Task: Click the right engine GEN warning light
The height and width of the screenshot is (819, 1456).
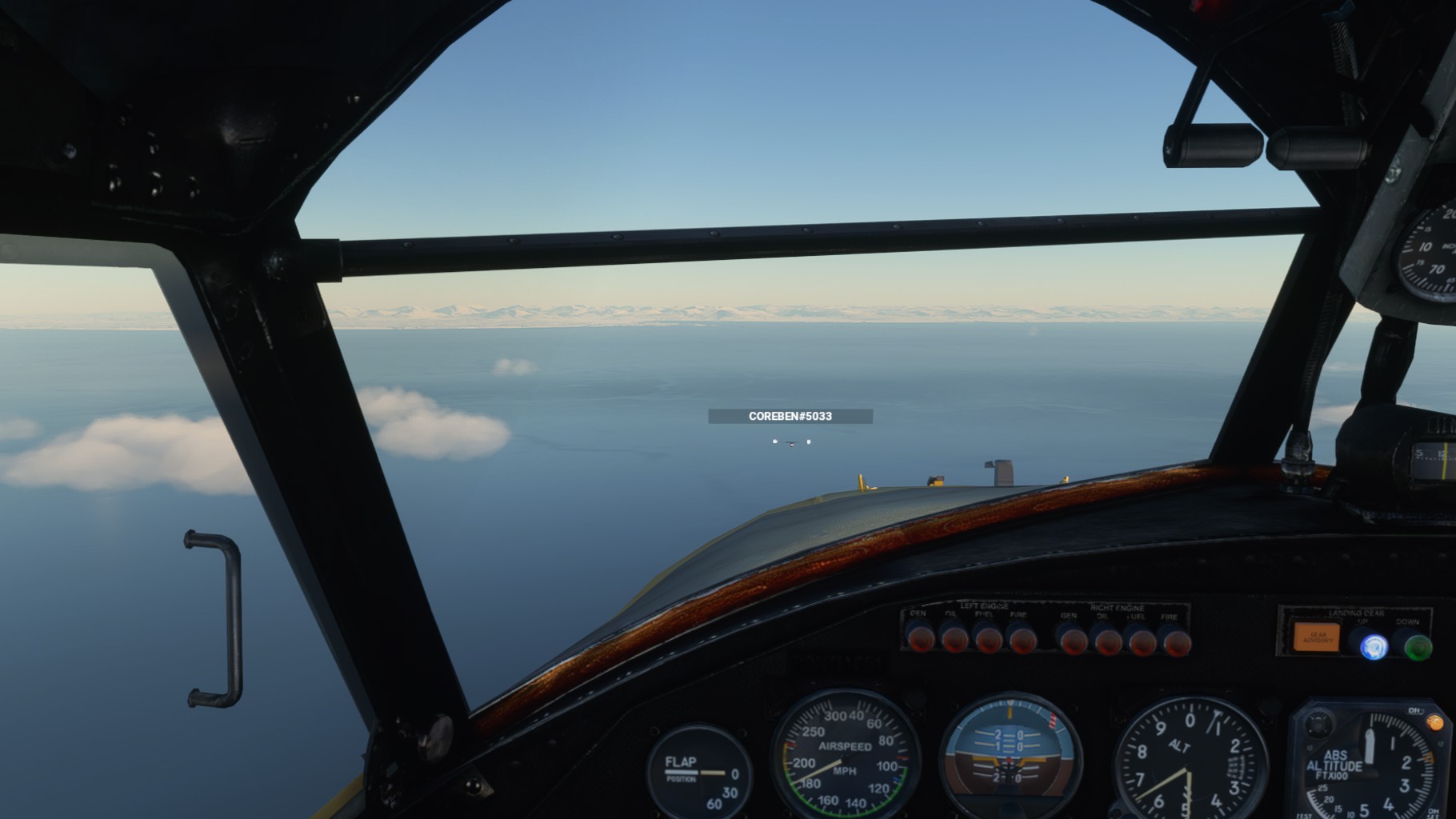Action: 1072,641
